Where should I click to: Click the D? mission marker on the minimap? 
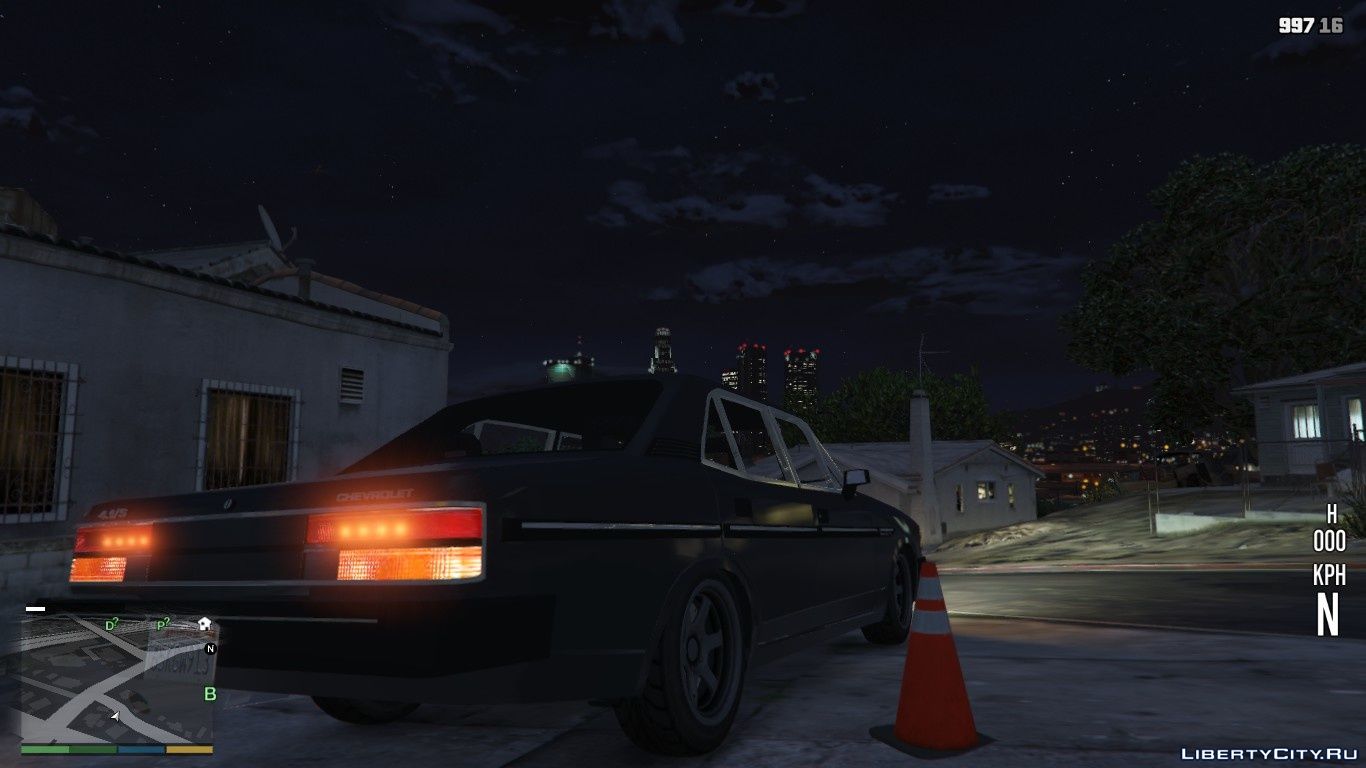(110, 625)
